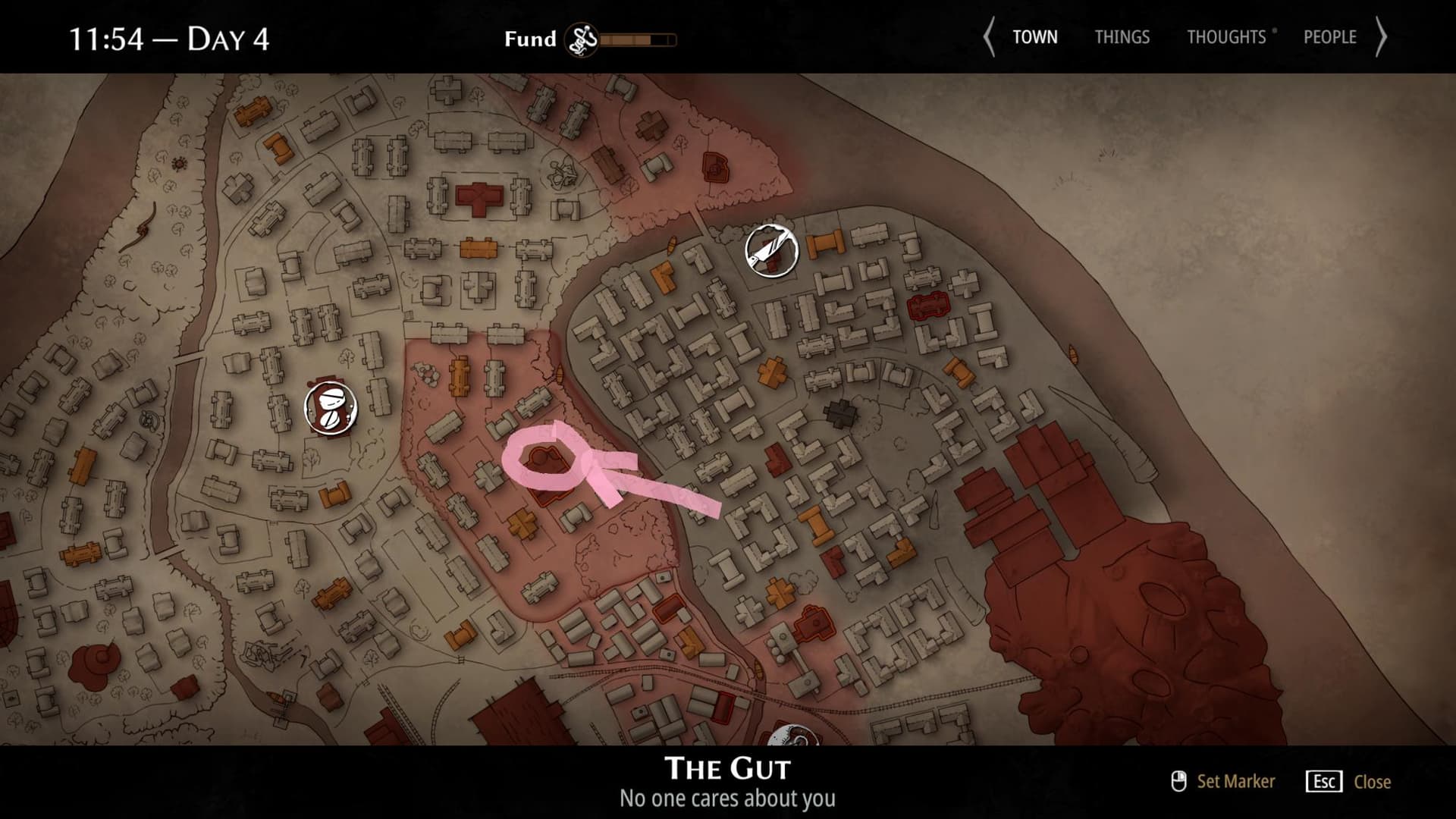Switch to the Things tab
The width and height of the screenshot is (1456, 819).
[x=1122, y=37]
